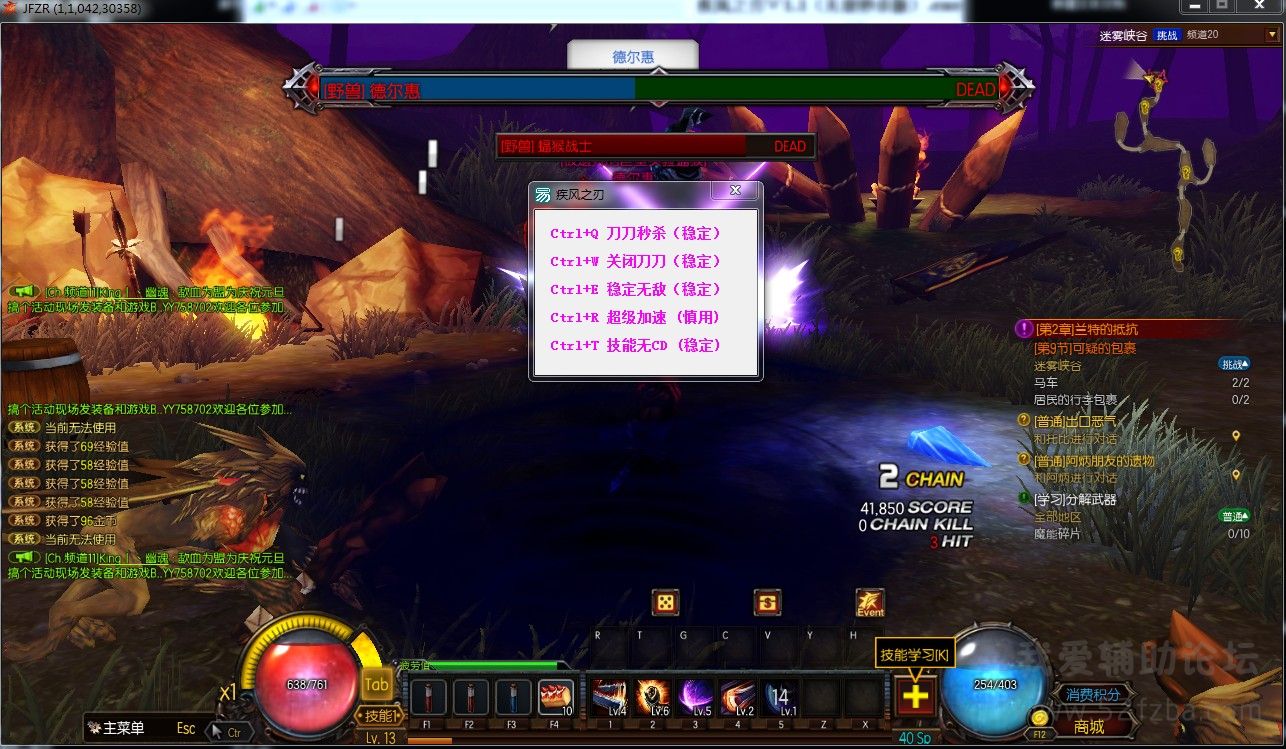Image resolution: width=1286 pixels, height=749 pixels.
Task: Close the 疾风之刃 hotkey popup window
Action: tap(735, 190)
